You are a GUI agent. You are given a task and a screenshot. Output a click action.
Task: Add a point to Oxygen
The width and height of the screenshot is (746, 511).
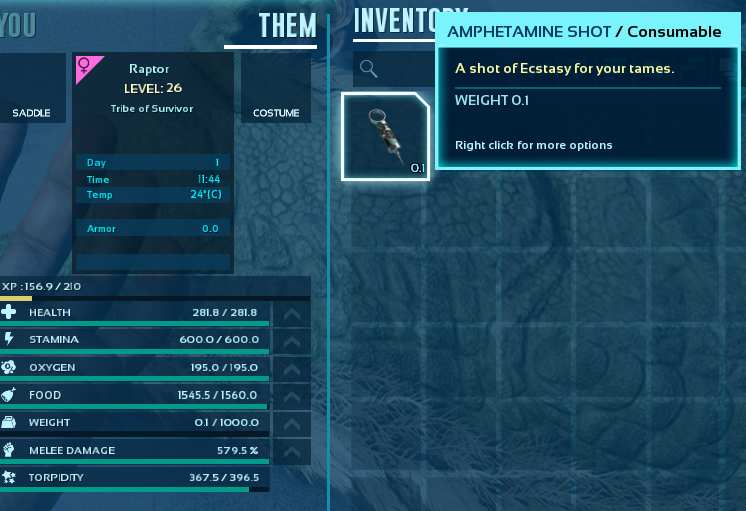[x=290, y=369]
